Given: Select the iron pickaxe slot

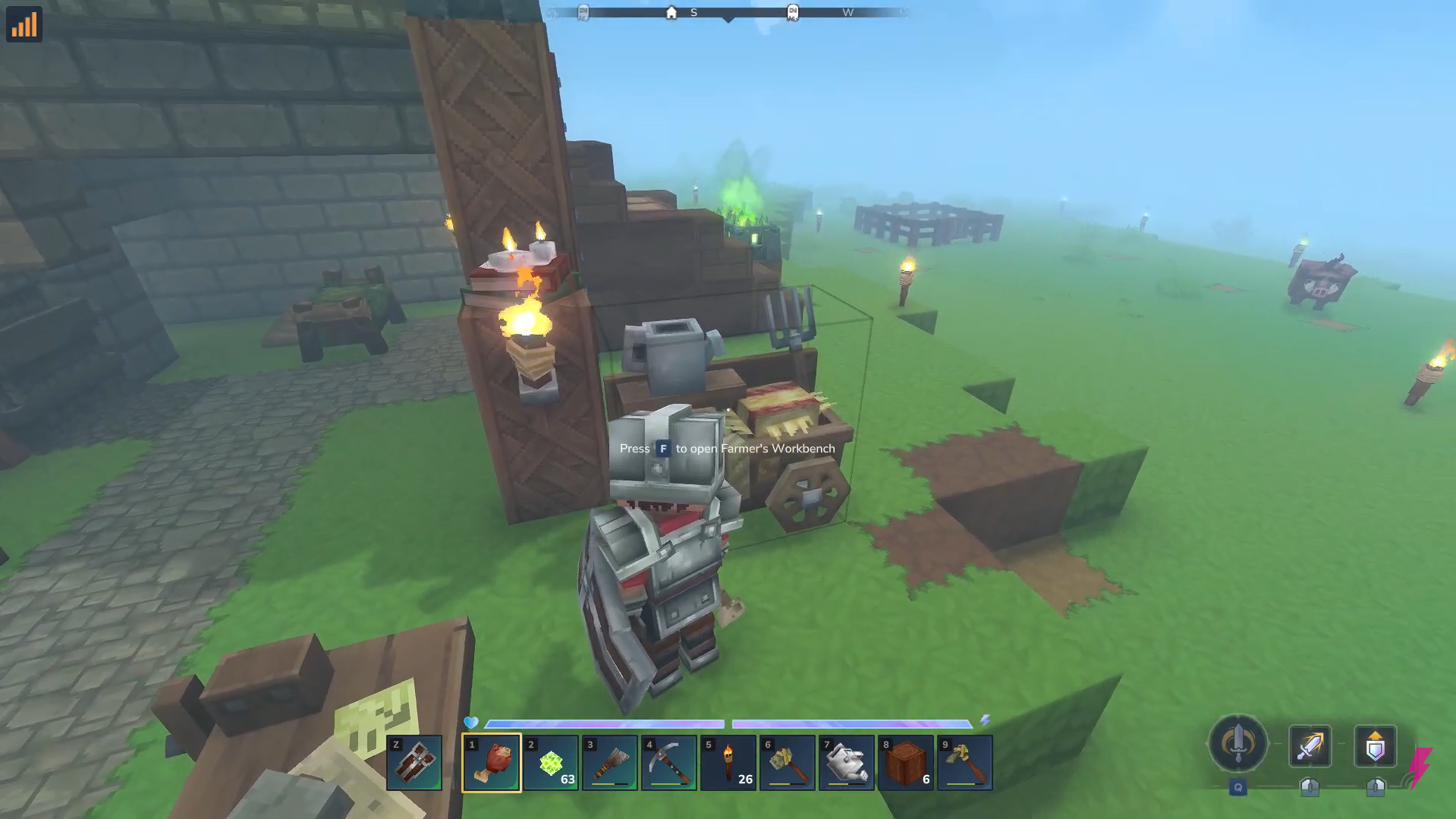Looking at the screenshot, I should 669,762.
